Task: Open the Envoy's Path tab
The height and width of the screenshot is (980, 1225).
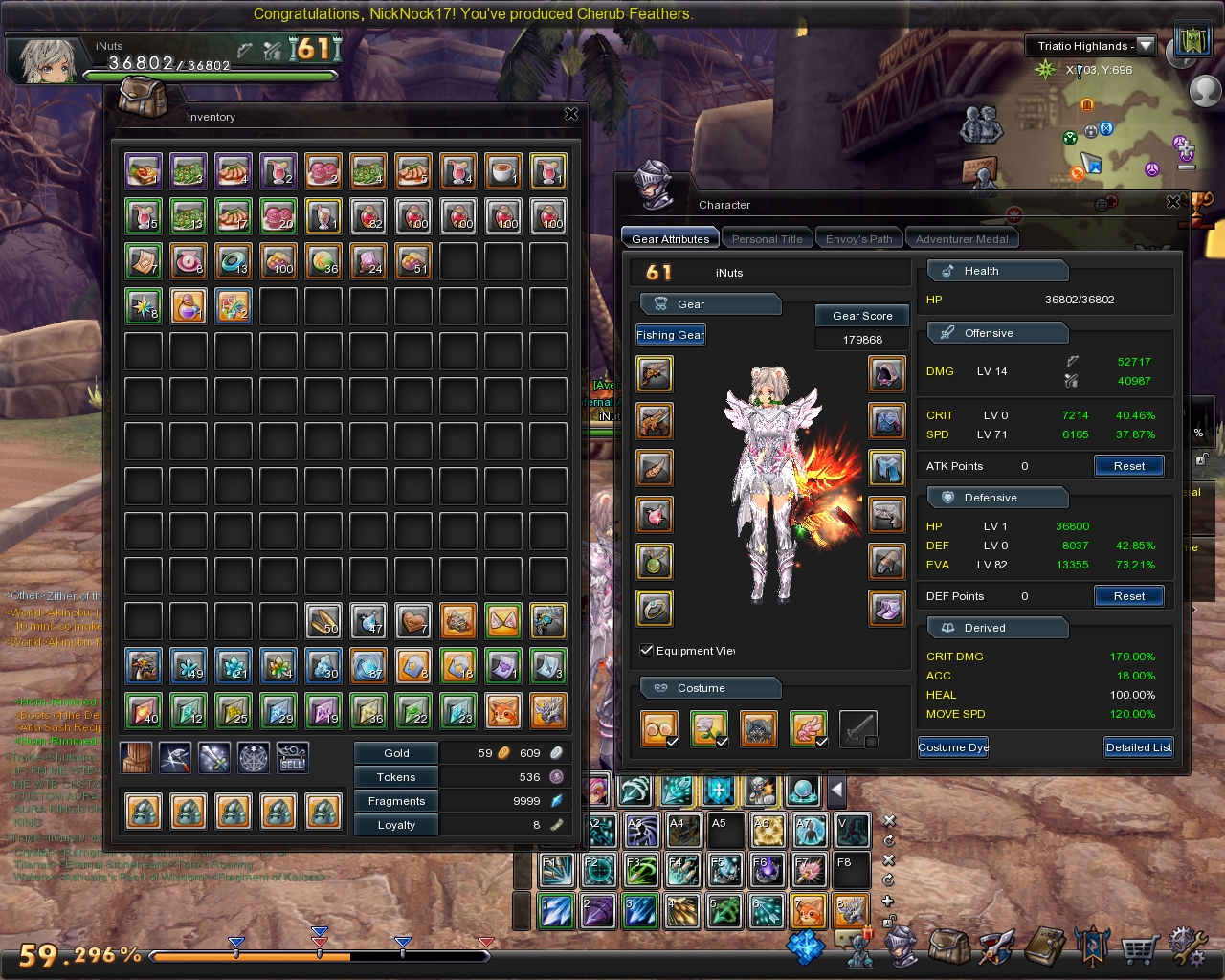Action: point(858,239)
